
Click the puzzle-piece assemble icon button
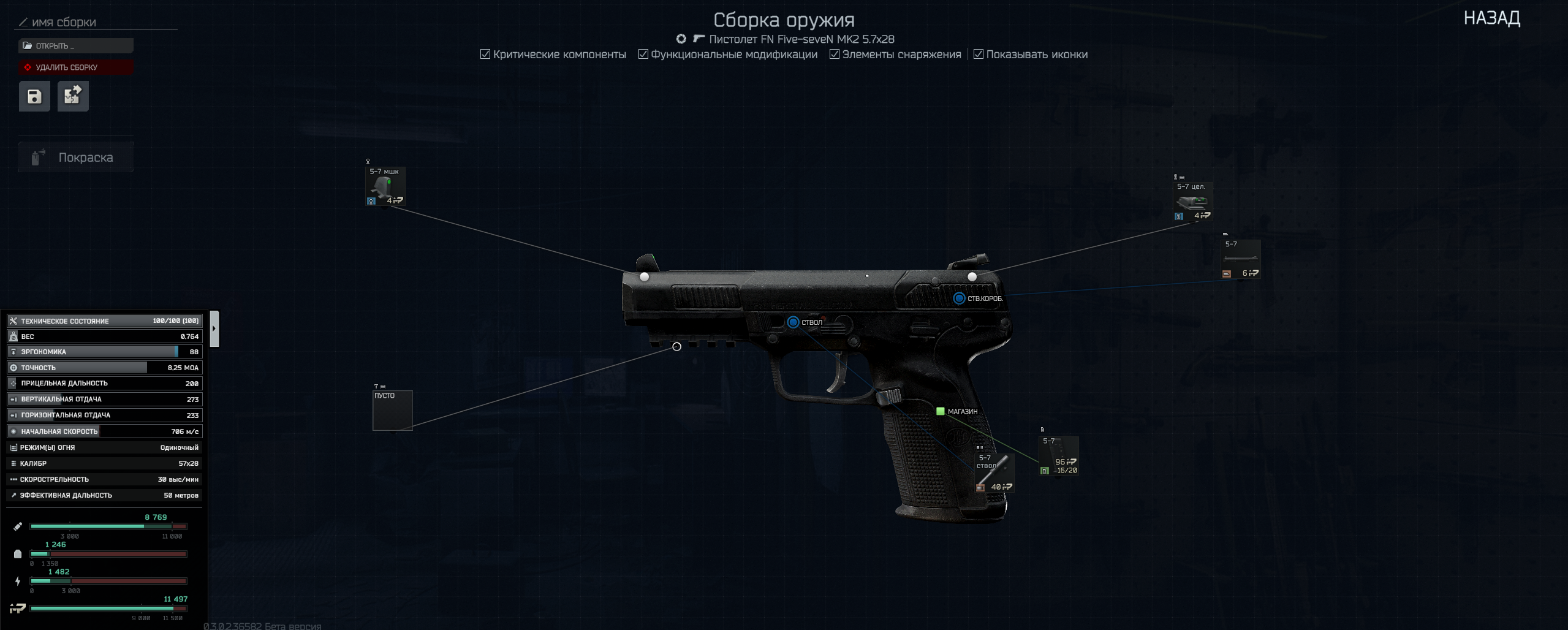click(73, 96)
